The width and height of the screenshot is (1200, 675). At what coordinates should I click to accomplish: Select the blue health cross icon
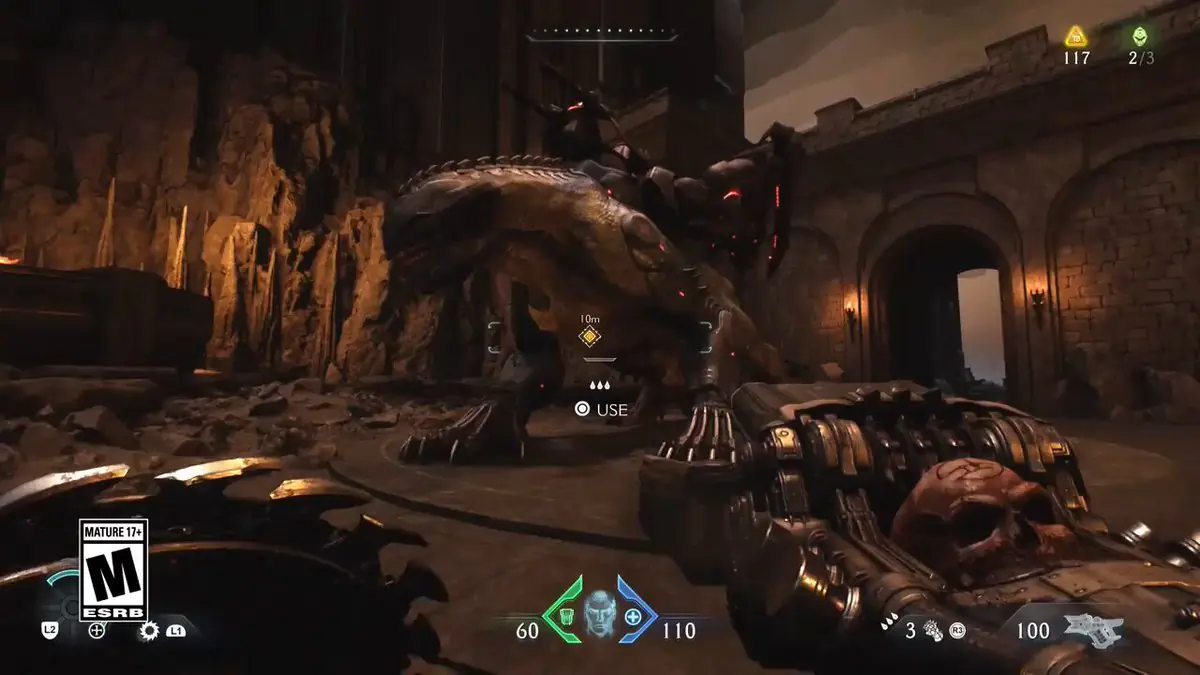point(633,616)
